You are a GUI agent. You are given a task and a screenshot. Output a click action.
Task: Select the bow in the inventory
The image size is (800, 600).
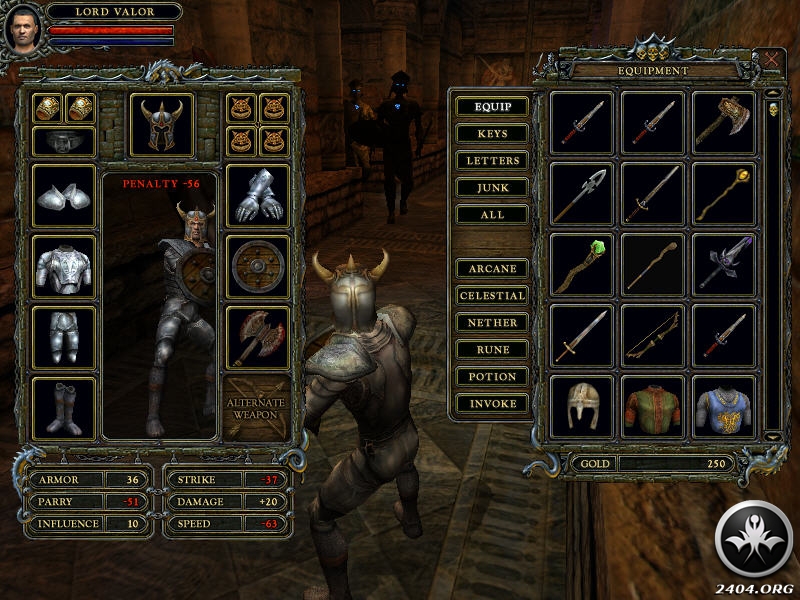click(652, 337)
